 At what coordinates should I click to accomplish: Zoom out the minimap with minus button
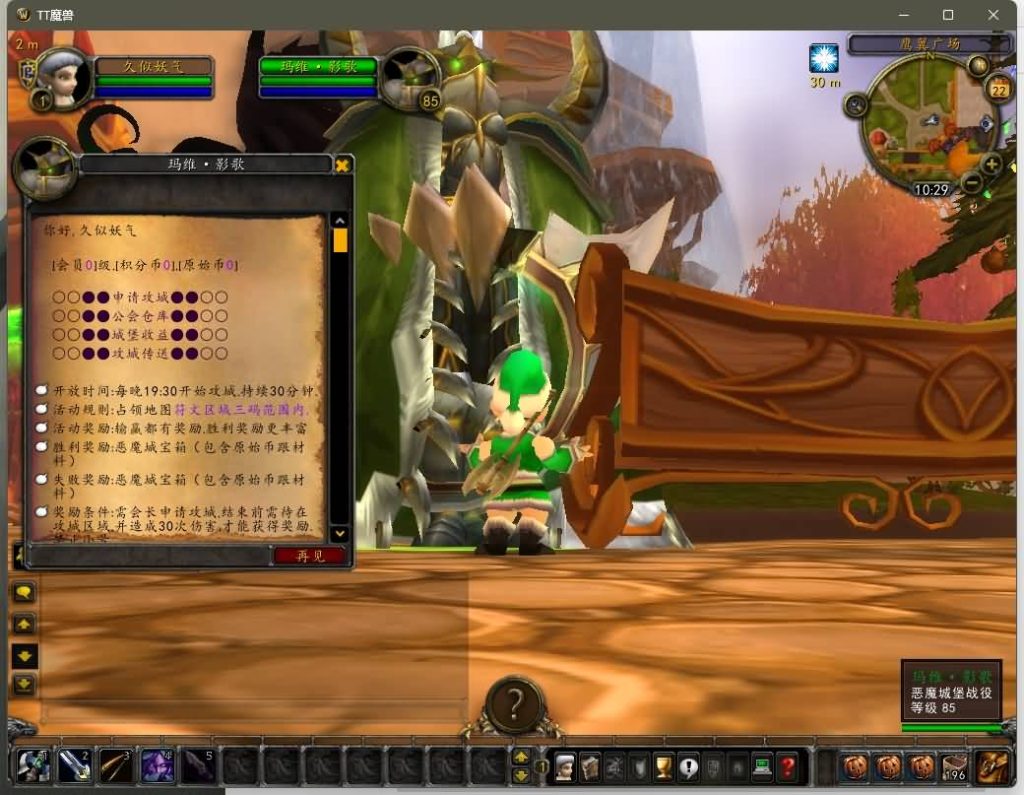(x=971, y=183)
